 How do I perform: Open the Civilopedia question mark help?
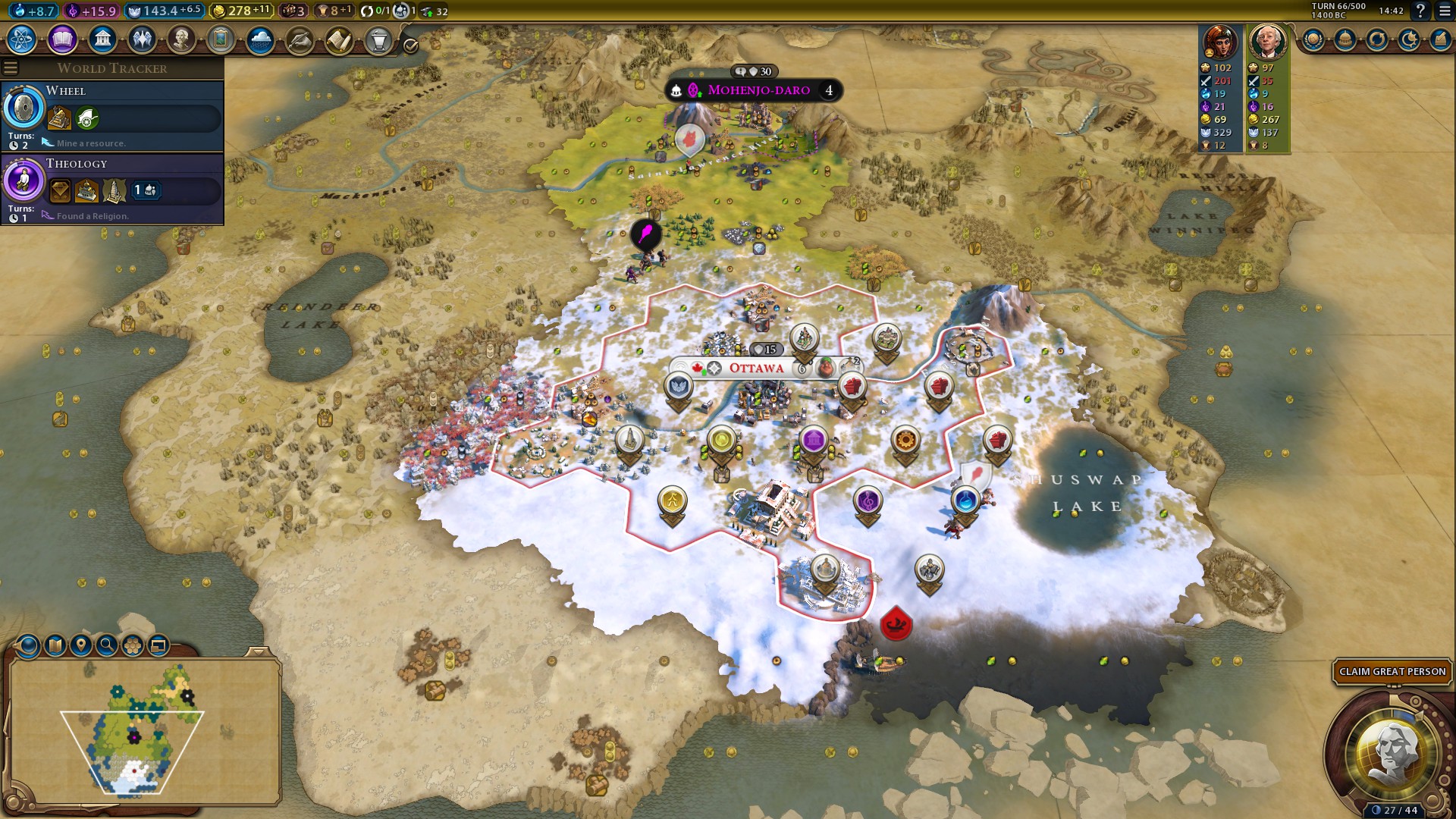[x=1420, y=11]
